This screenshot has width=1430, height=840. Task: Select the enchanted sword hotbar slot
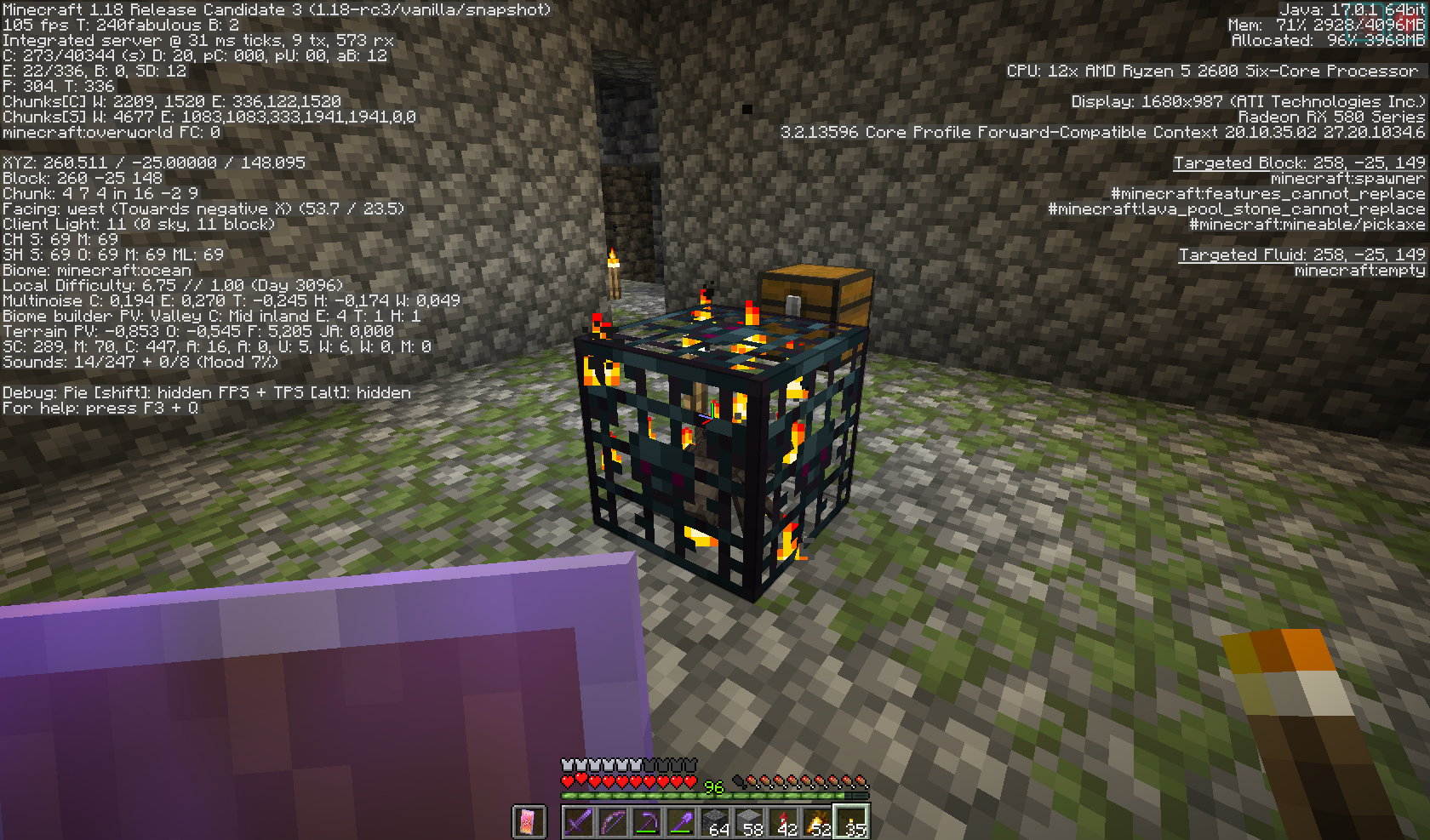[x=579, y=822]
